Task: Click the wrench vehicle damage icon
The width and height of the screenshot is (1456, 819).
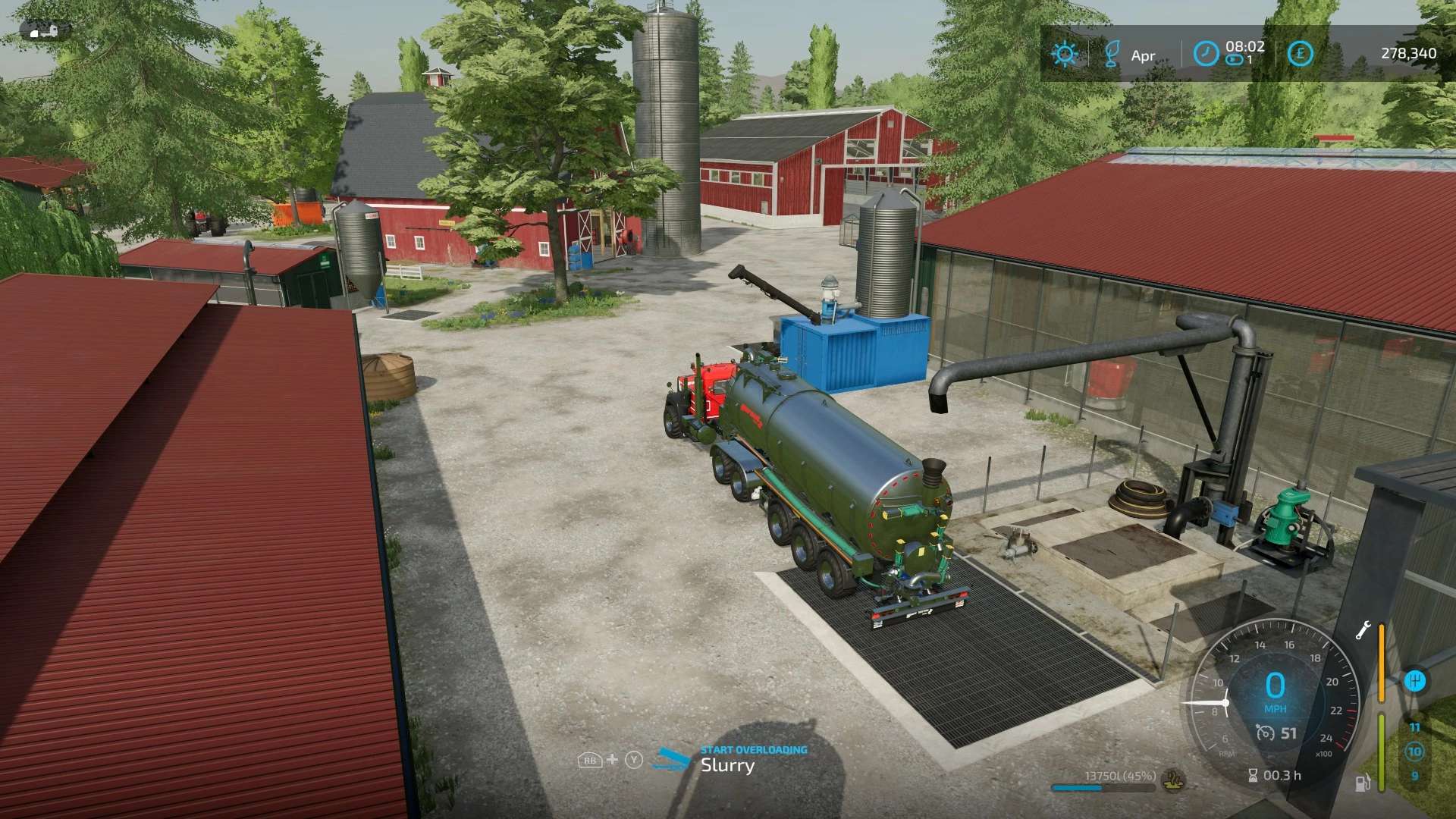Action: coord(1363,631)
